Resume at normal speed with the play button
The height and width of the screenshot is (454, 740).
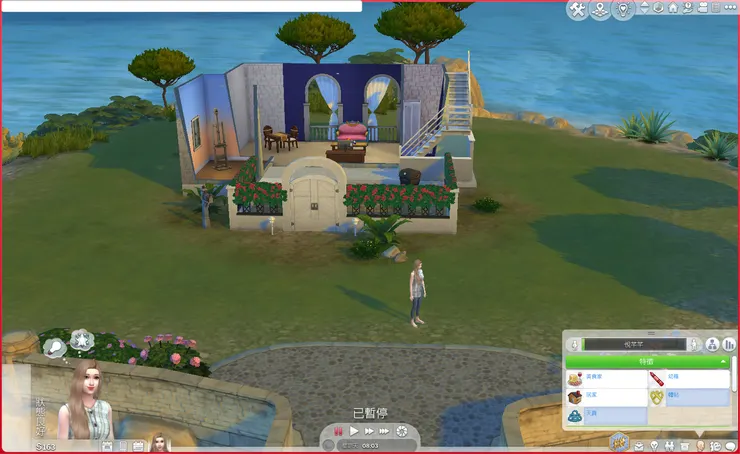353,430
